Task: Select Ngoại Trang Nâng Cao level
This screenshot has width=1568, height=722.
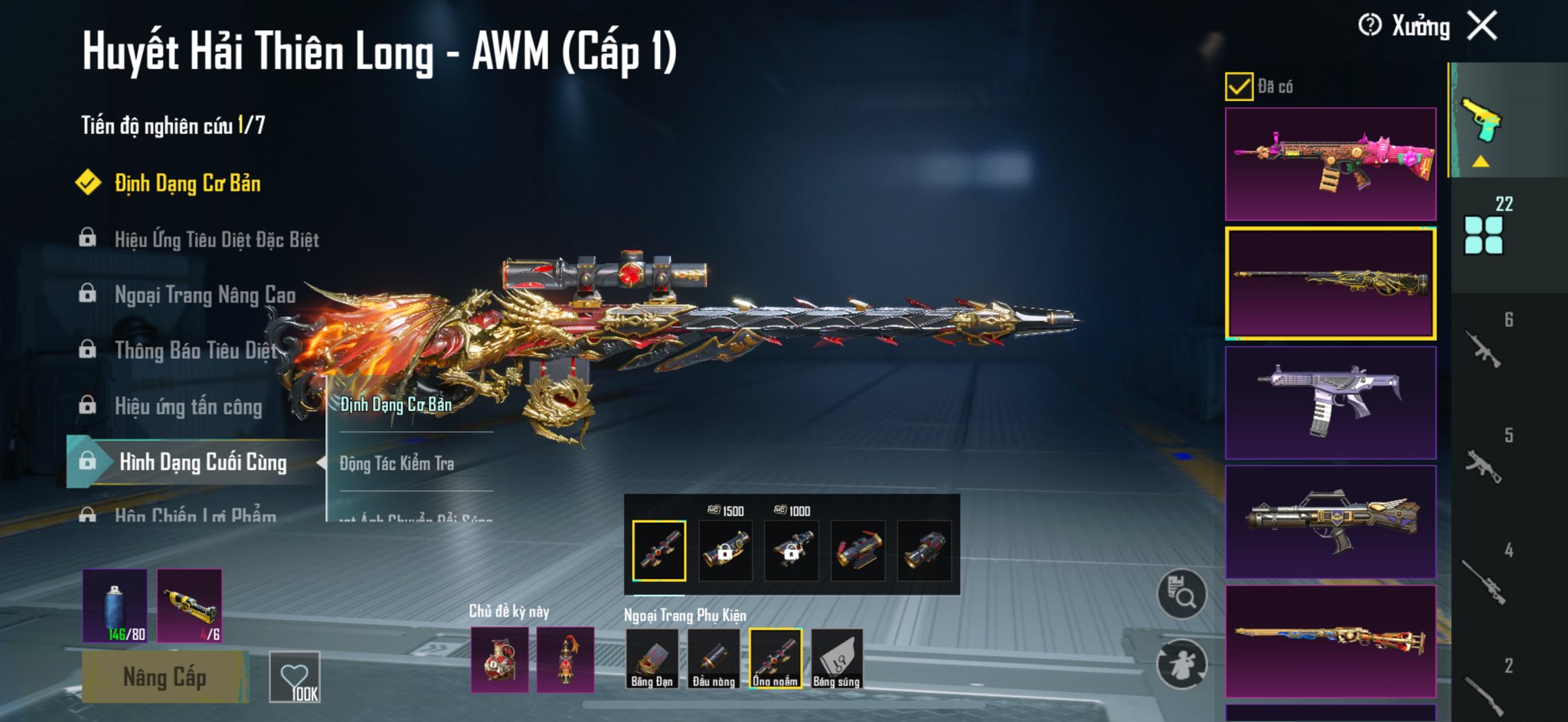Action: (x=204, y=296)
